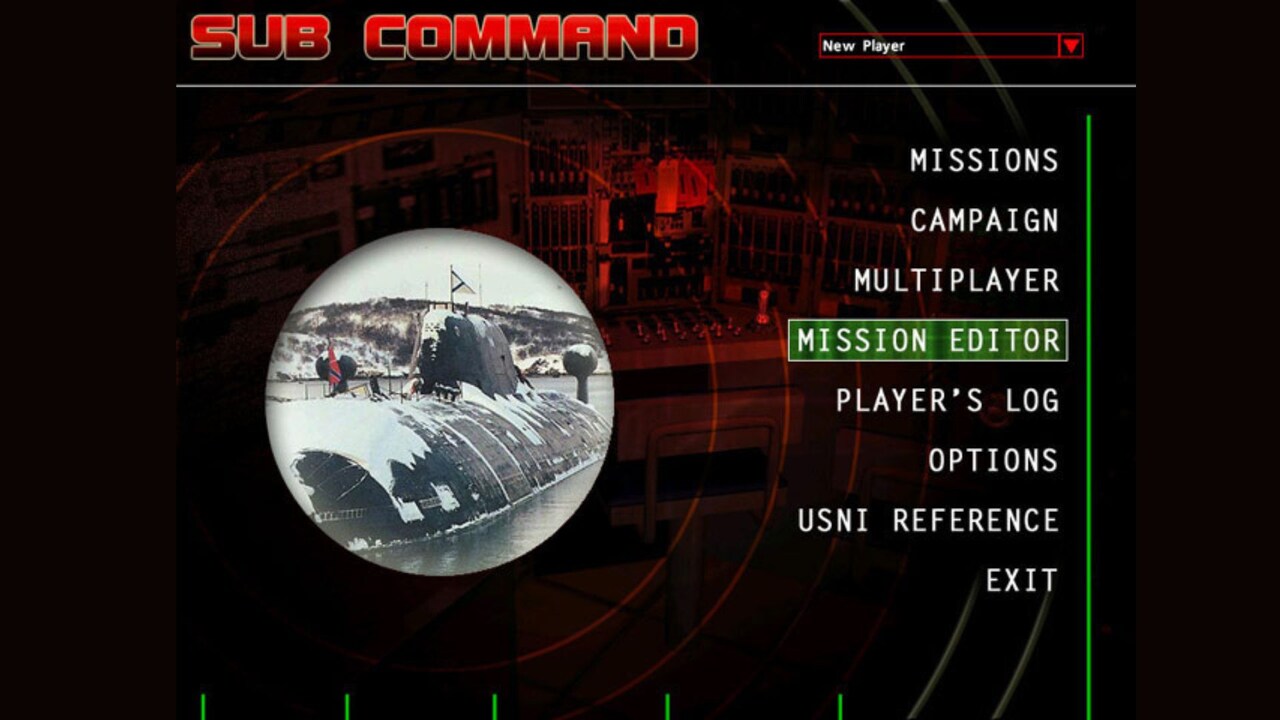Select the CAMPAIGN menu entry

pyautogui.click(x=984, y=221)
